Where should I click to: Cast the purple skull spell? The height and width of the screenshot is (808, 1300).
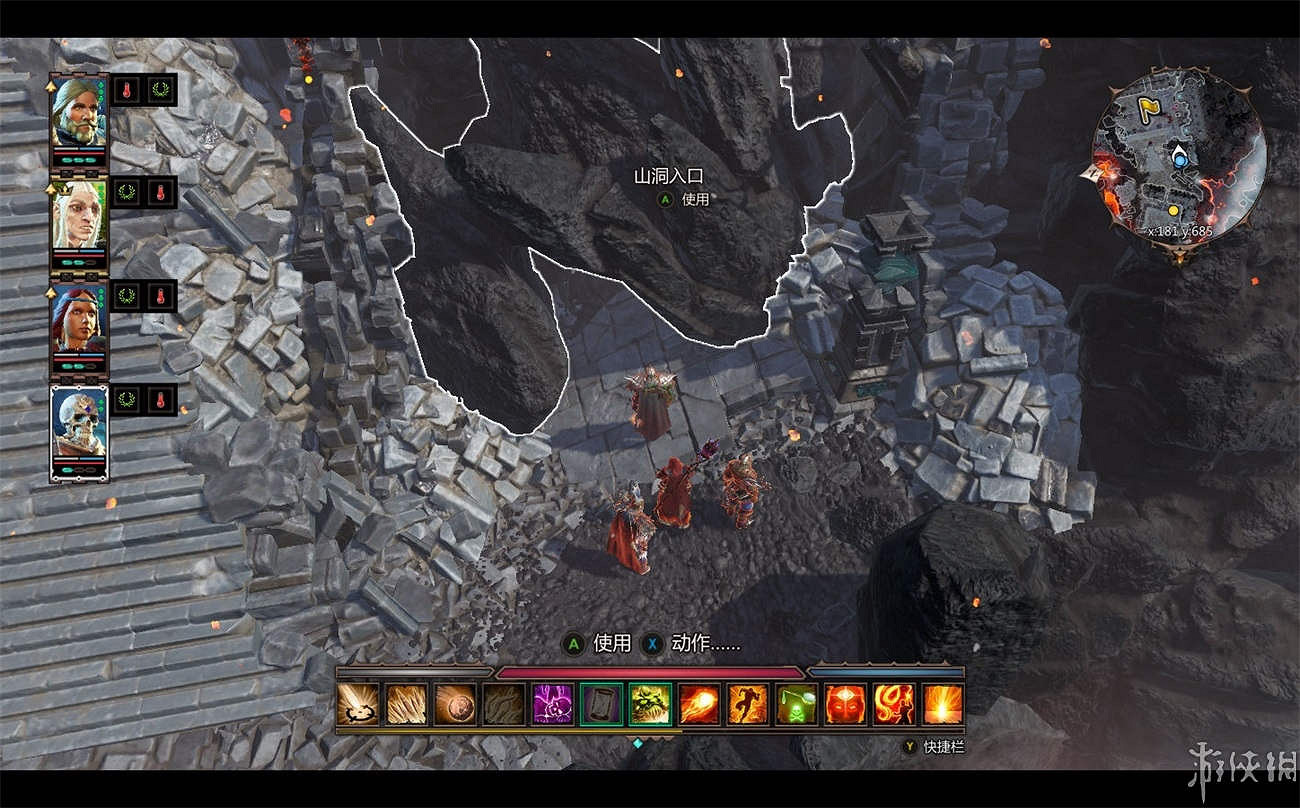(x=552, y=704)
